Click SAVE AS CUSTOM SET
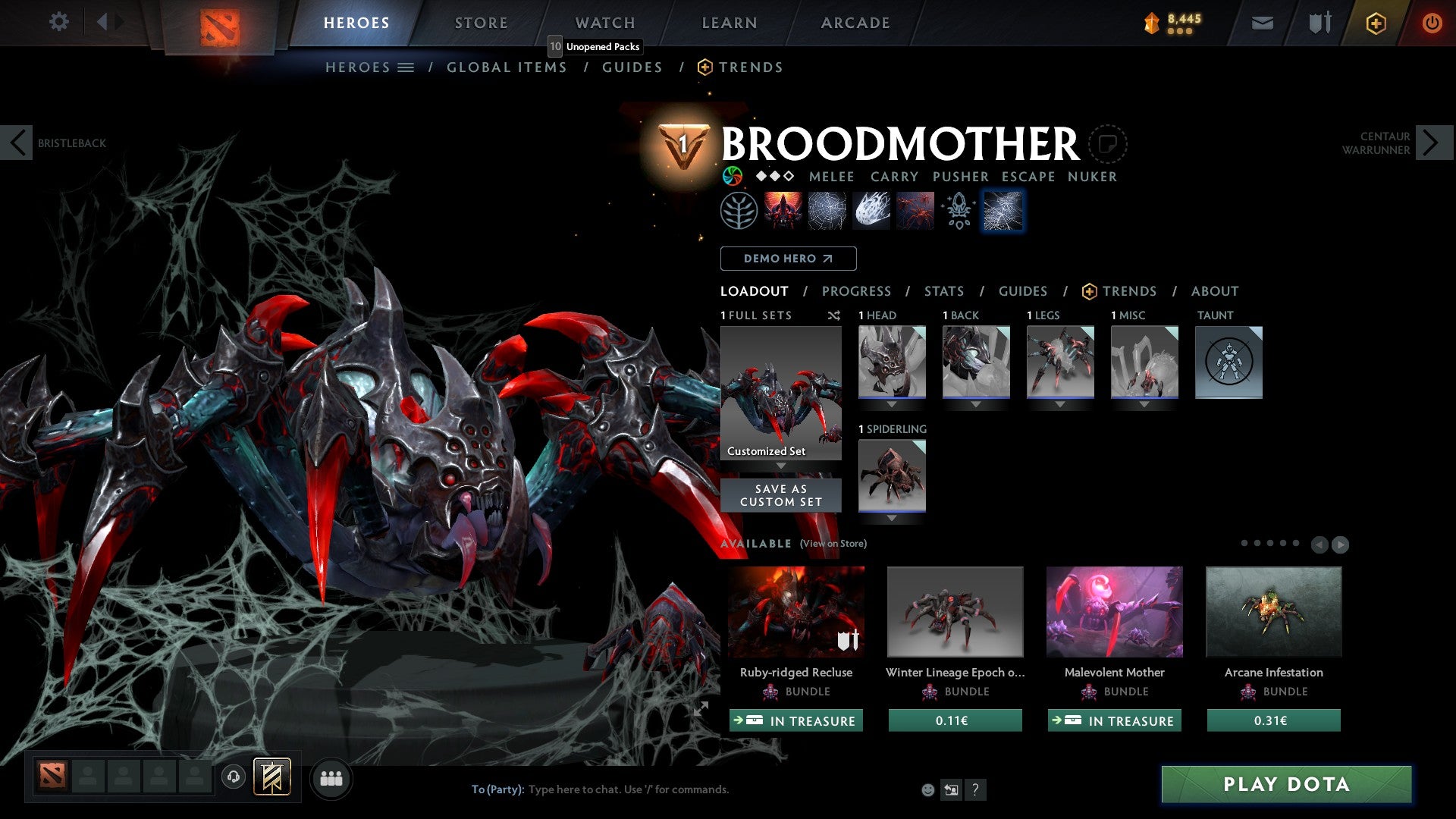Viewport: 1456px width, 819px height. coord(781,494)
